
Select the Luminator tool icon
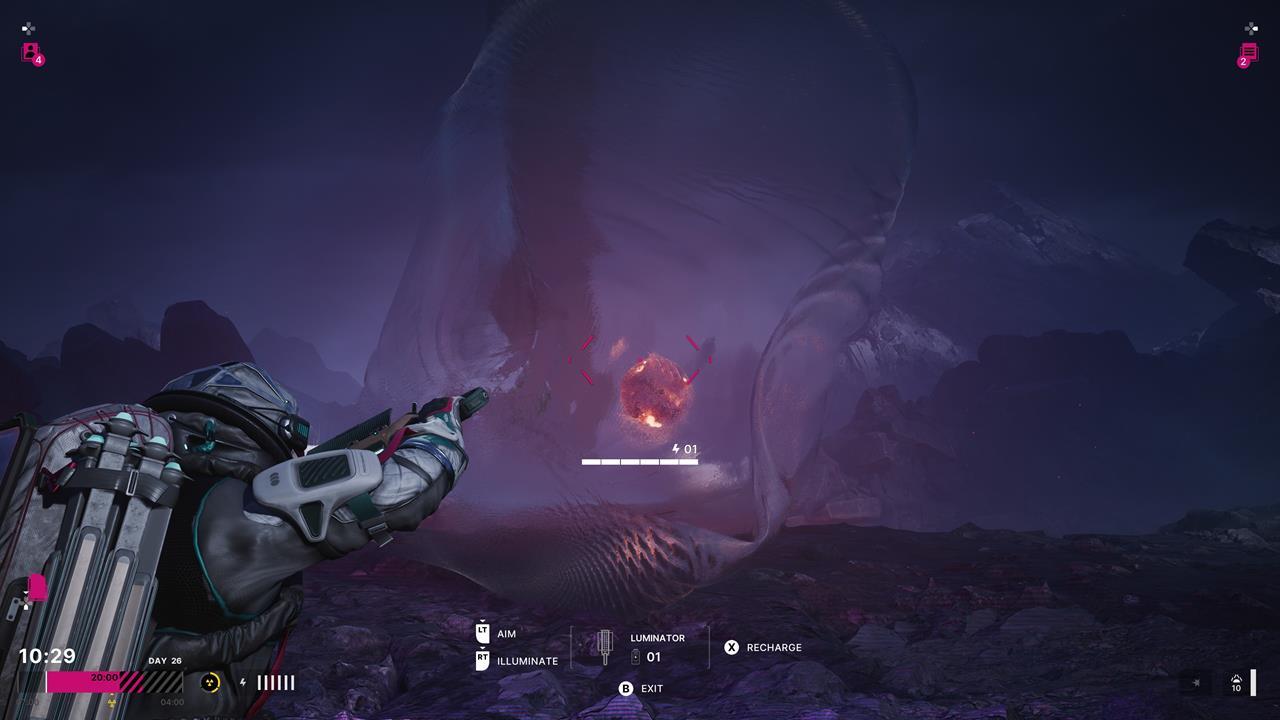click(x=604, y=647)
